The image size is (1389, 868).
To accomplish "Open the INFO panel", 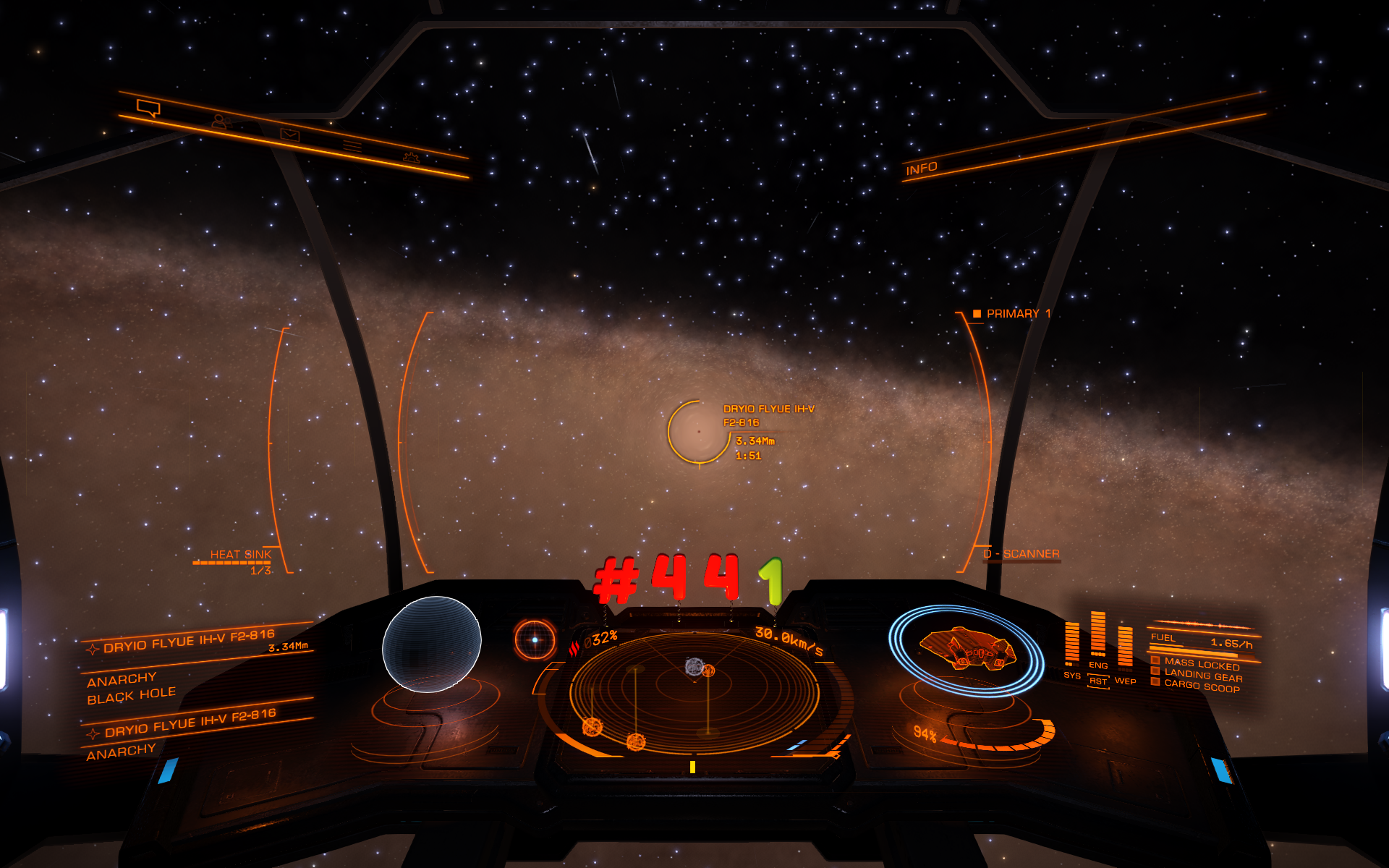I will pos(921,169).
